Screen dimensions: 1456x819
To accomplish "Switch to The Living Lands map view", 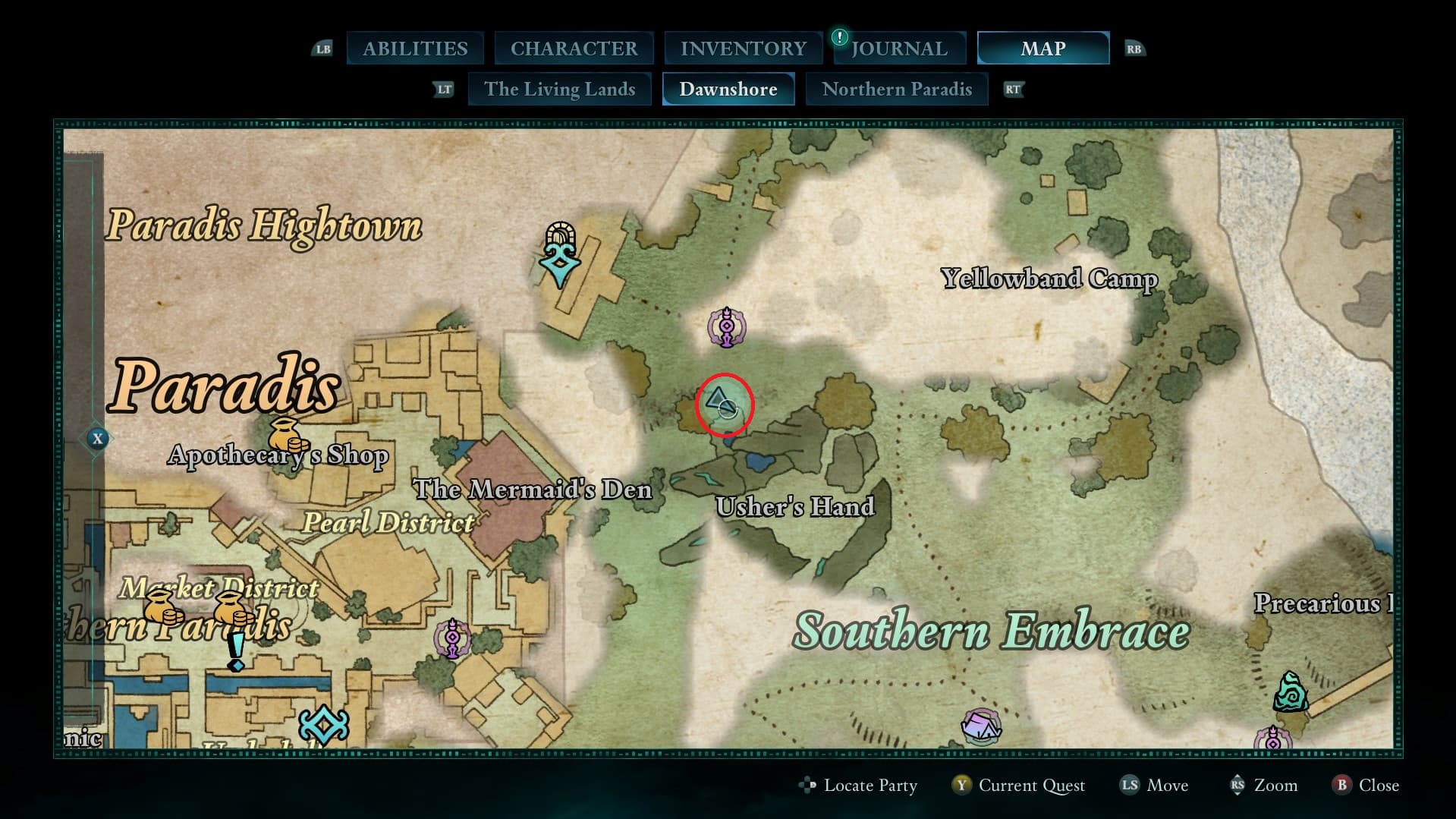I will coord(559,89).
